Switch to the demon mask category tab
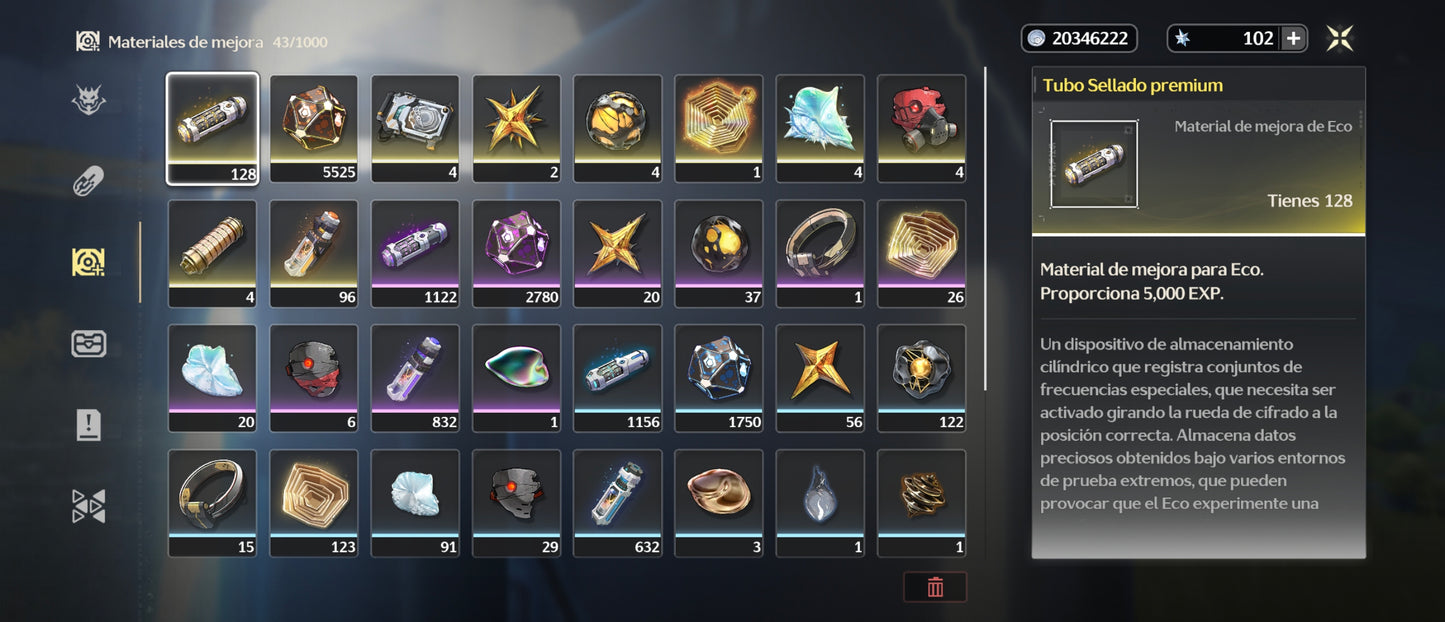 pyautogui.click(x=89, y=100)
